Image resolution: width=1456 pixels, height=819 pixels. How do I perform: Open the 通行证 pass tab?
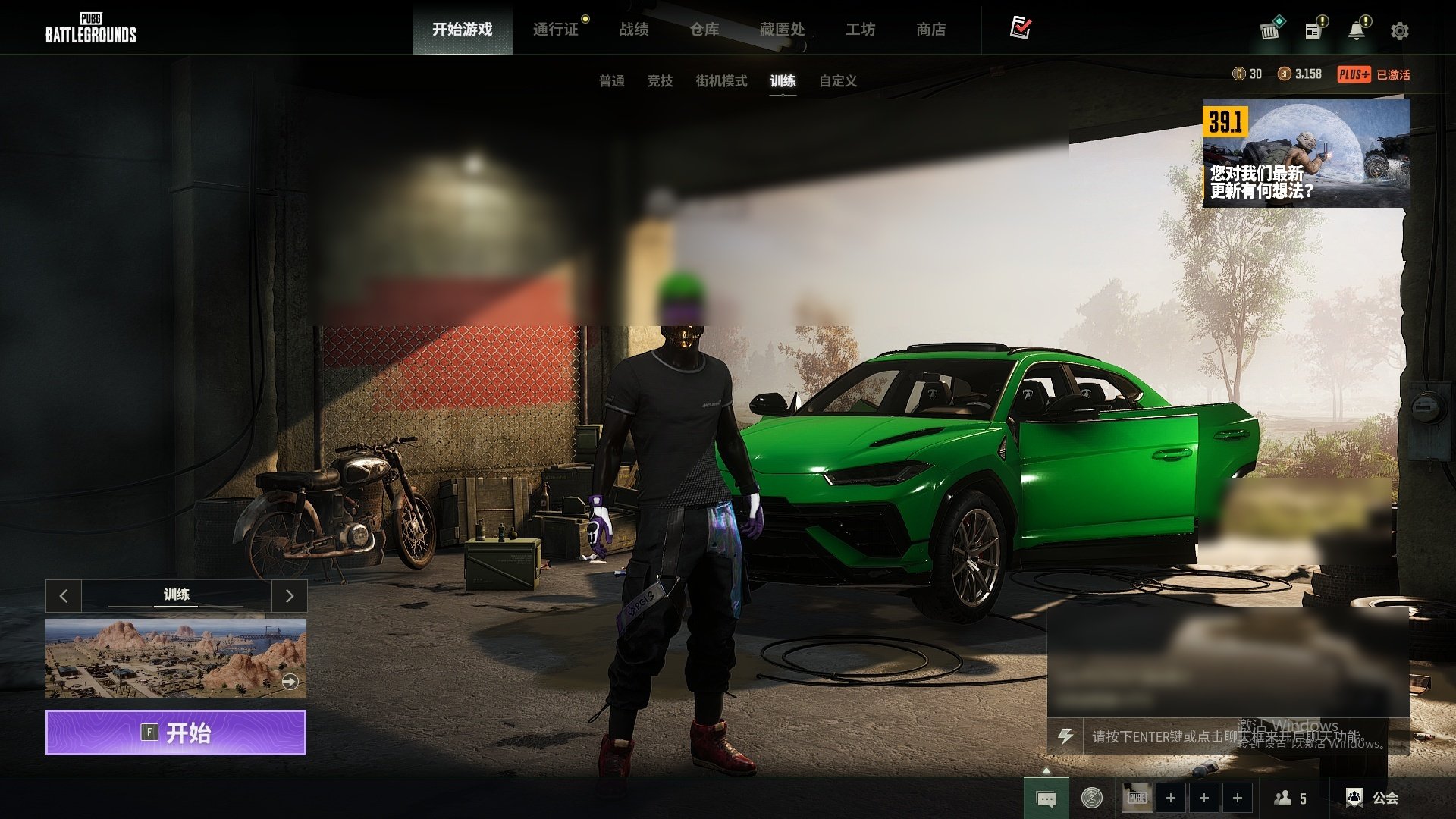click(x=556, y=30)
